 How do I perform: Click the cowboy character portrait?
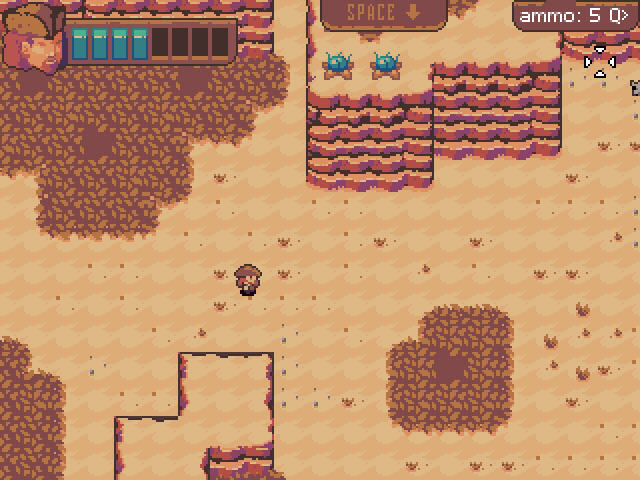(x=32, y=40)
